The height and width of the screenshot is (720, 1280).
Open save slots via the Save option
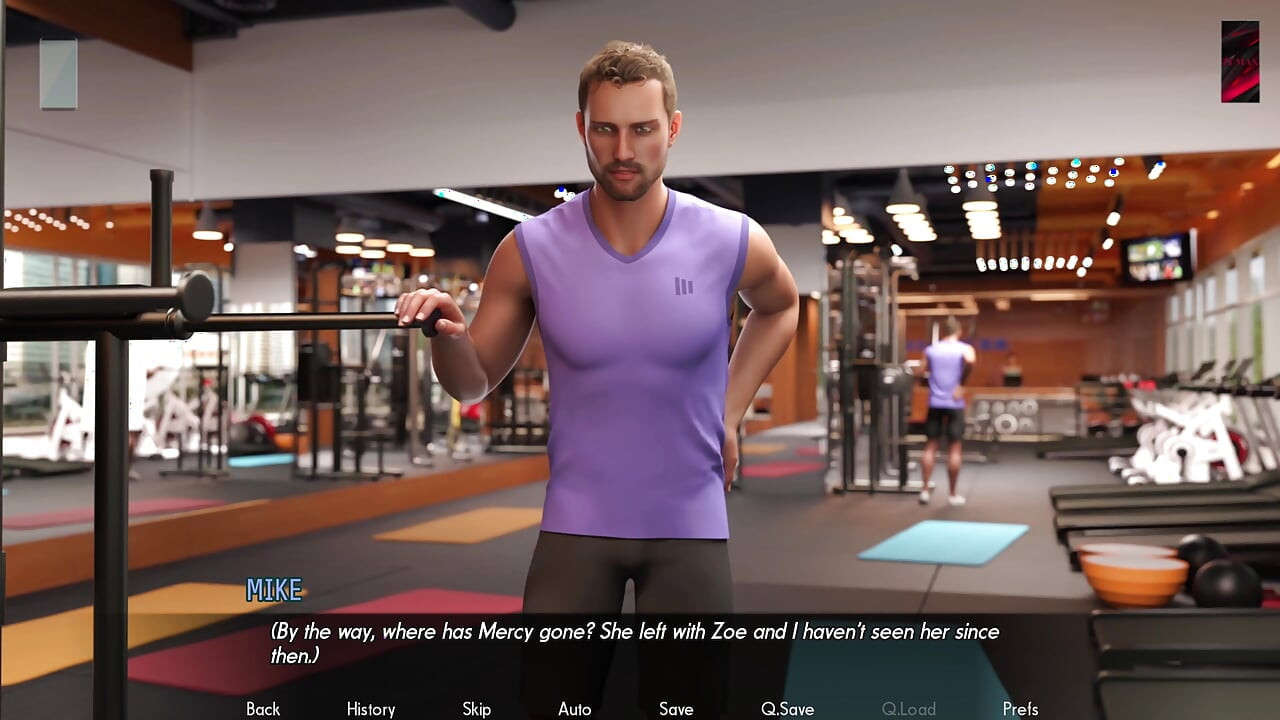click(676, 708)
